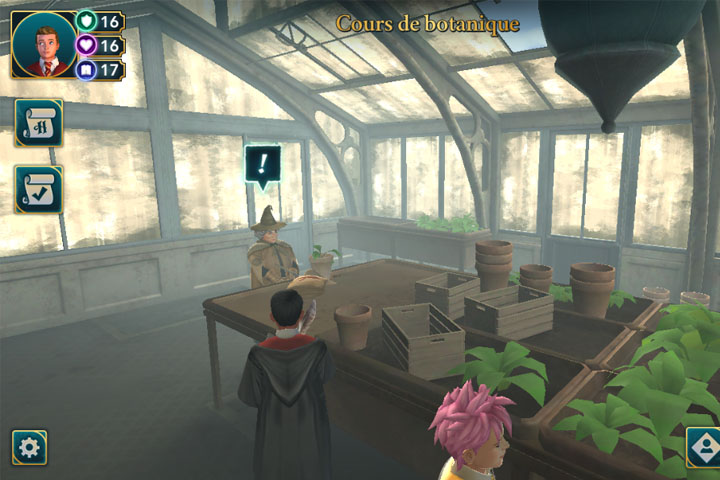
Task: Tap the exclamation mark speech bubble
Action: click(x=263, y=164)
